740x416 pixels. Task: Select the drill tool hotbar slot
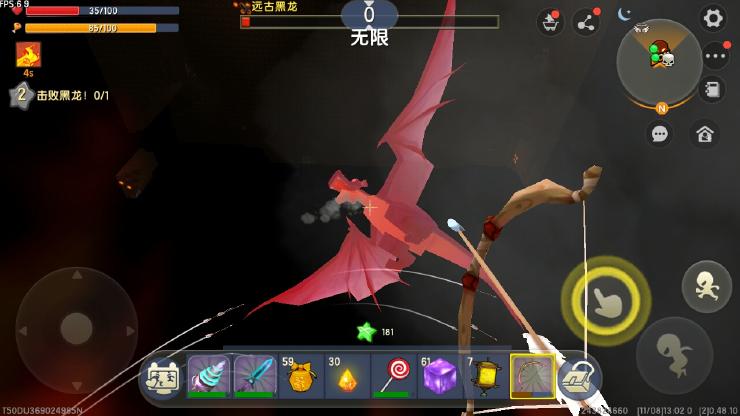point(208,377)
